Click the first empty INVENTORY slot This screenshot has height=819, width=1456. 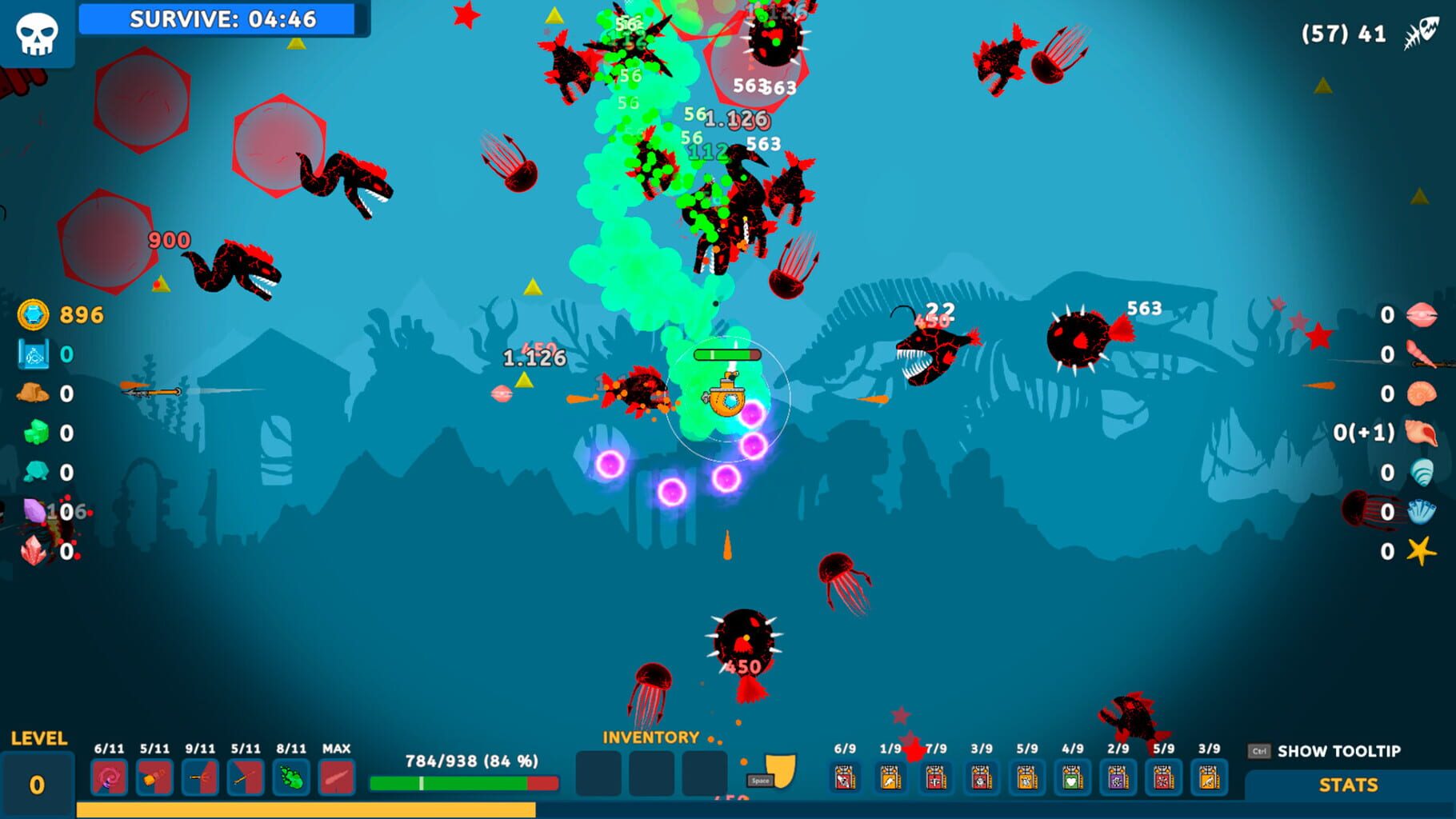pyautogui.click(x=598, y=775)
